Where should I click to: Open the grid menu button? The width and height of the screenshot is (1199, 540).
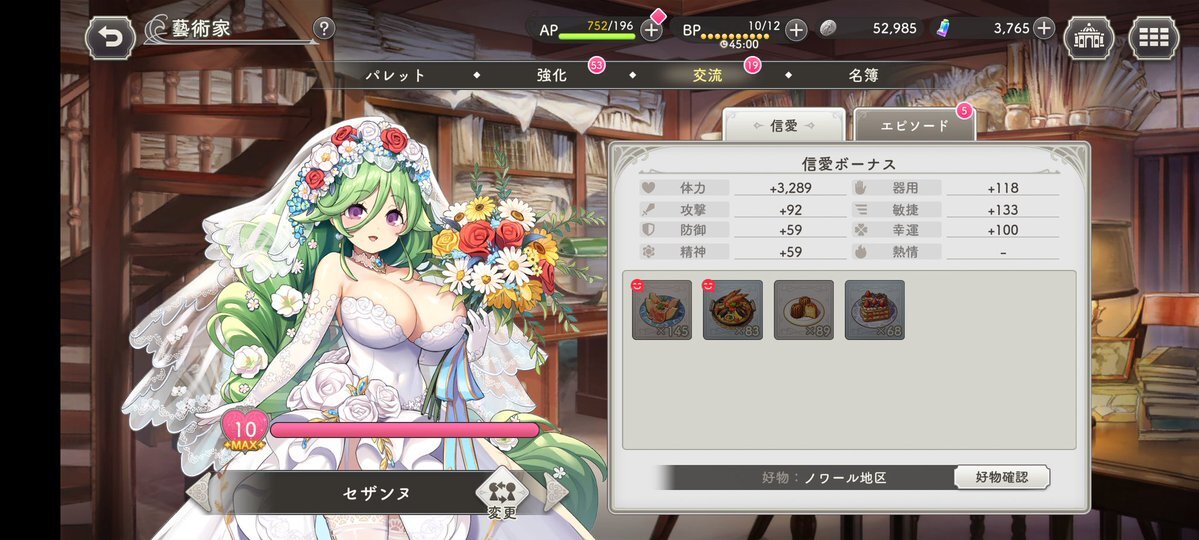(1153, 38)
